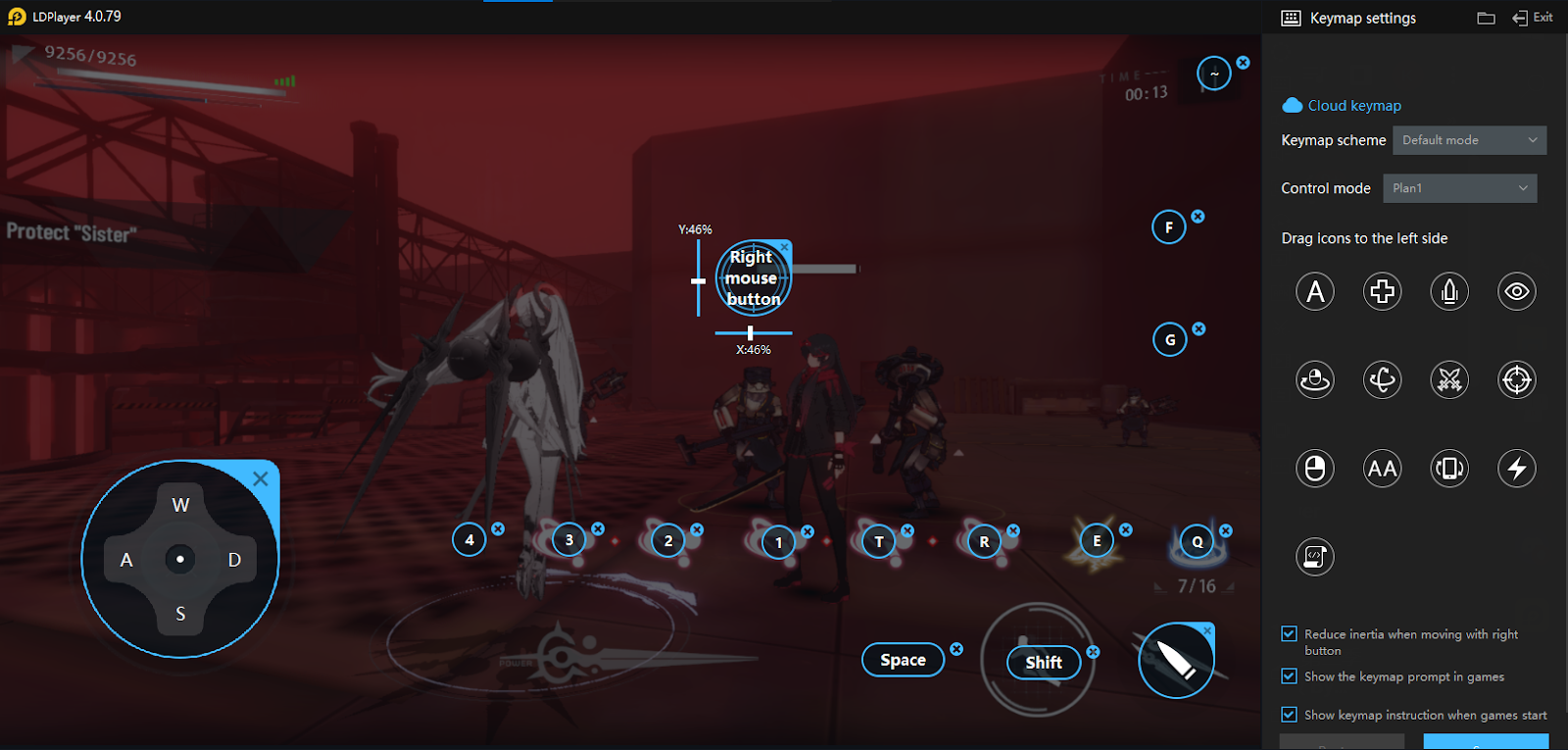This screenshot has height=750, width=1568.
Task: Open the Cloud keymap link
Action: 1353,106
